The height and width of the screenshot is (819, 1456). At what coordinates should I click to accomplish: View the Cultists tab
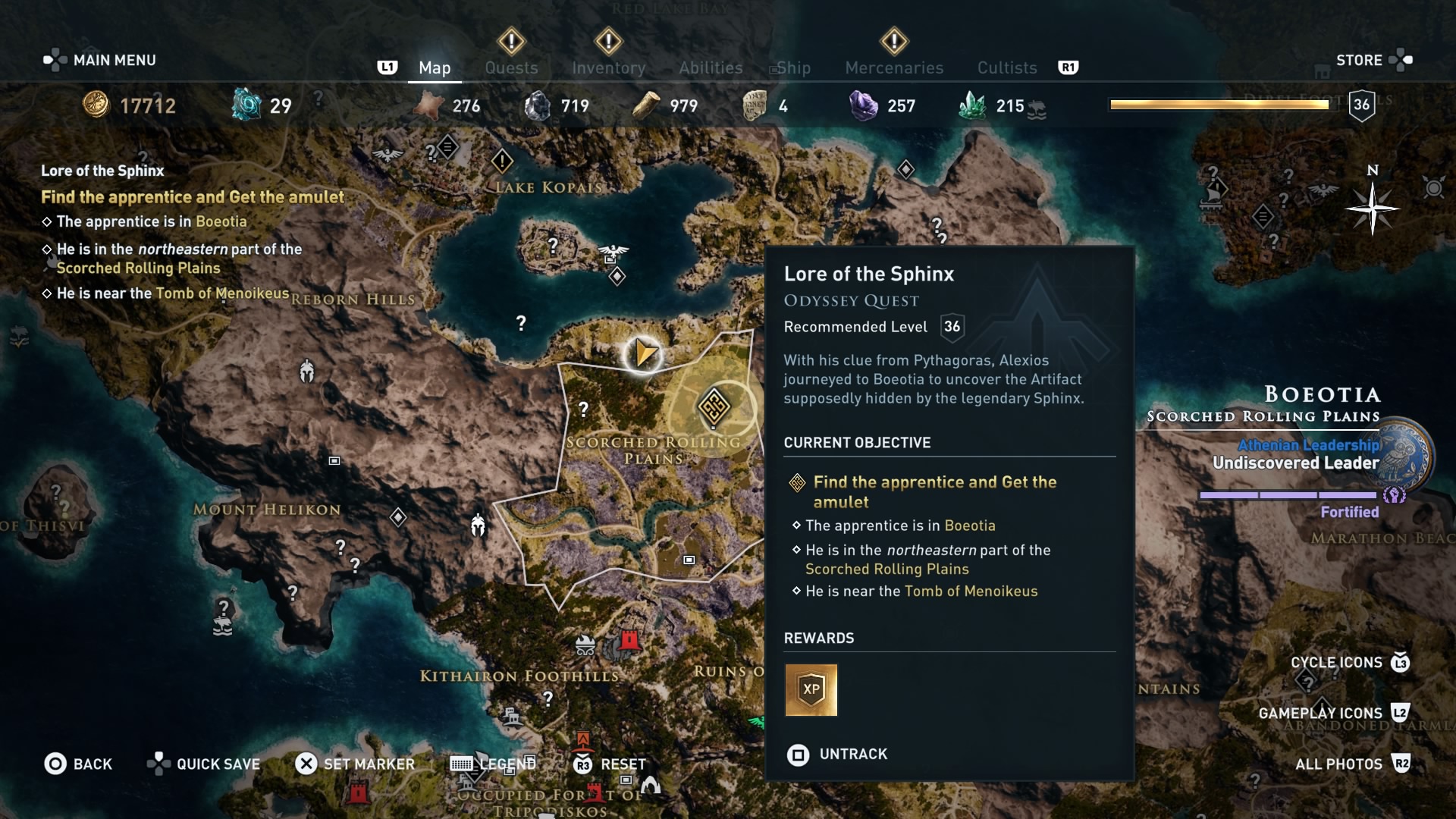tap(1007, 67)
